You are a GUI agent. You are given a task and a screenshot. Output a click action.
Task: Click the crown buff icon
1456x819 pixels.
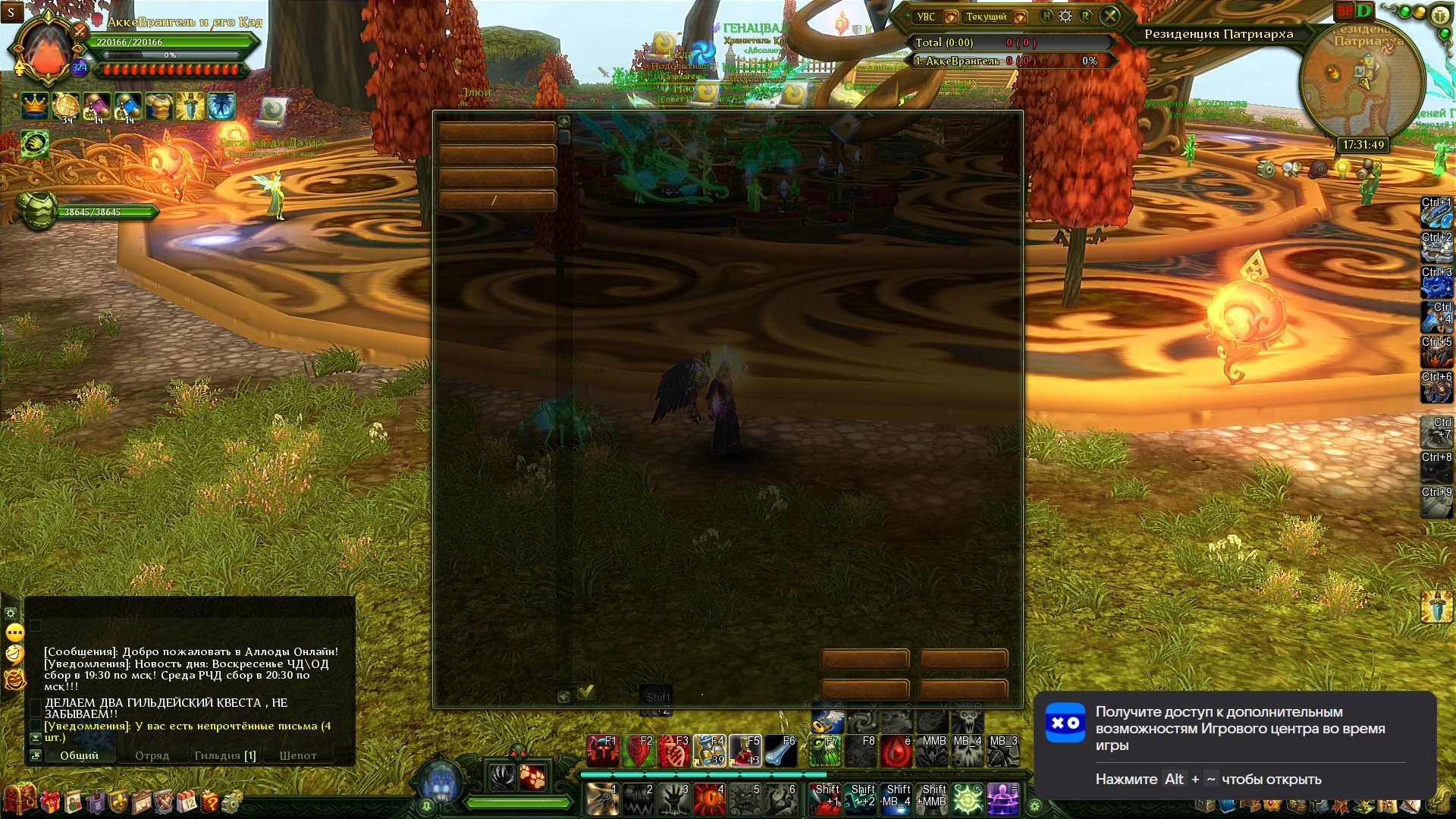[x=35, y=106]
